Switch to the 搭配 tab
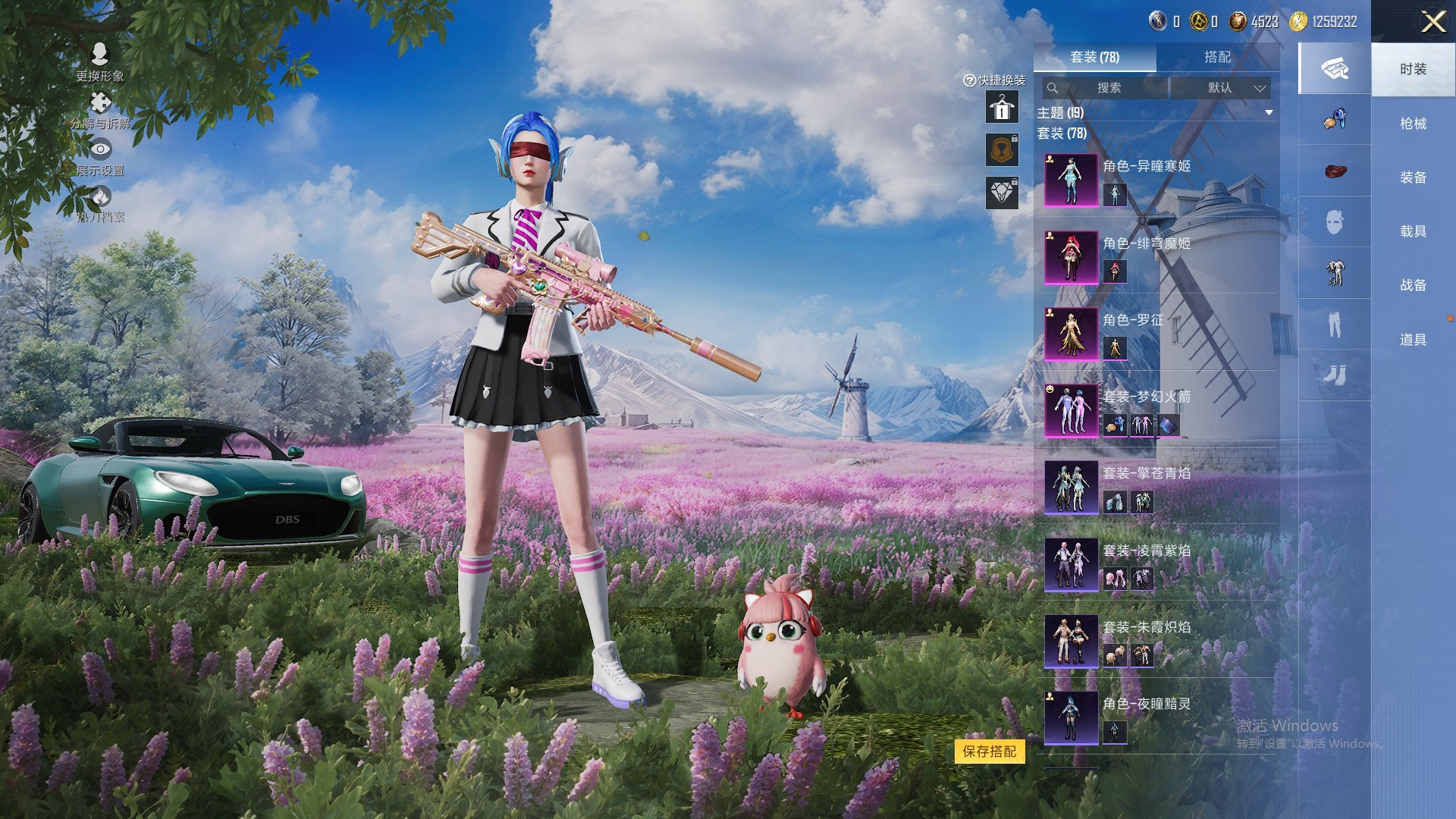The height and width of the screenshot is (819, 1456). click(x=1217, y=57)
